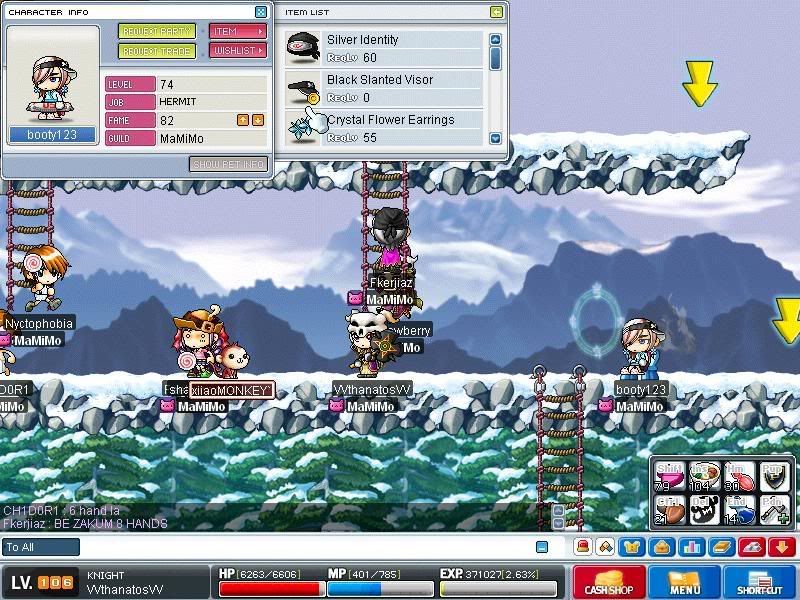
Task: Collapse the Item List panel
Action: point(496,12)
